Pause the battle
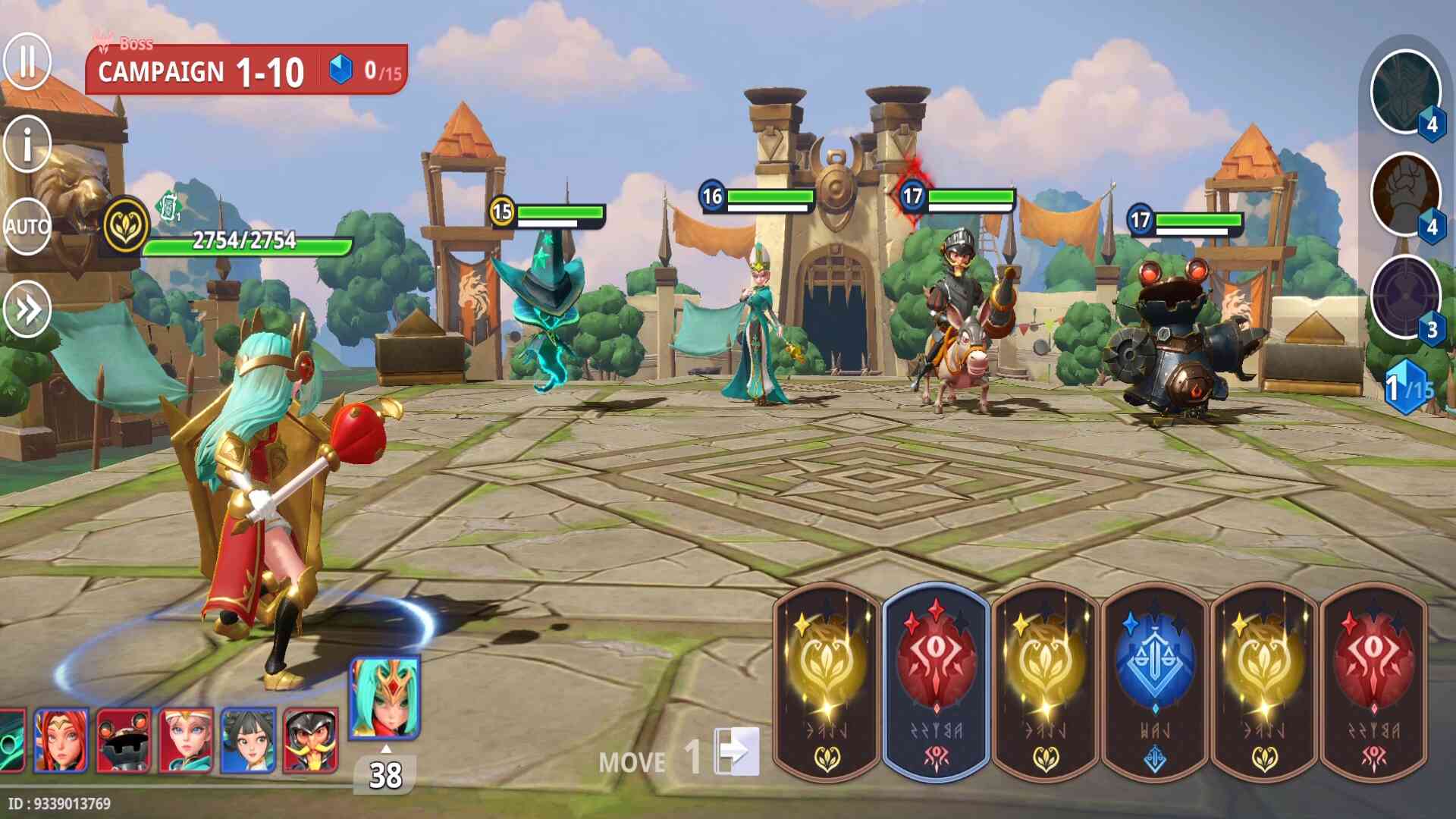 point(27,61)
